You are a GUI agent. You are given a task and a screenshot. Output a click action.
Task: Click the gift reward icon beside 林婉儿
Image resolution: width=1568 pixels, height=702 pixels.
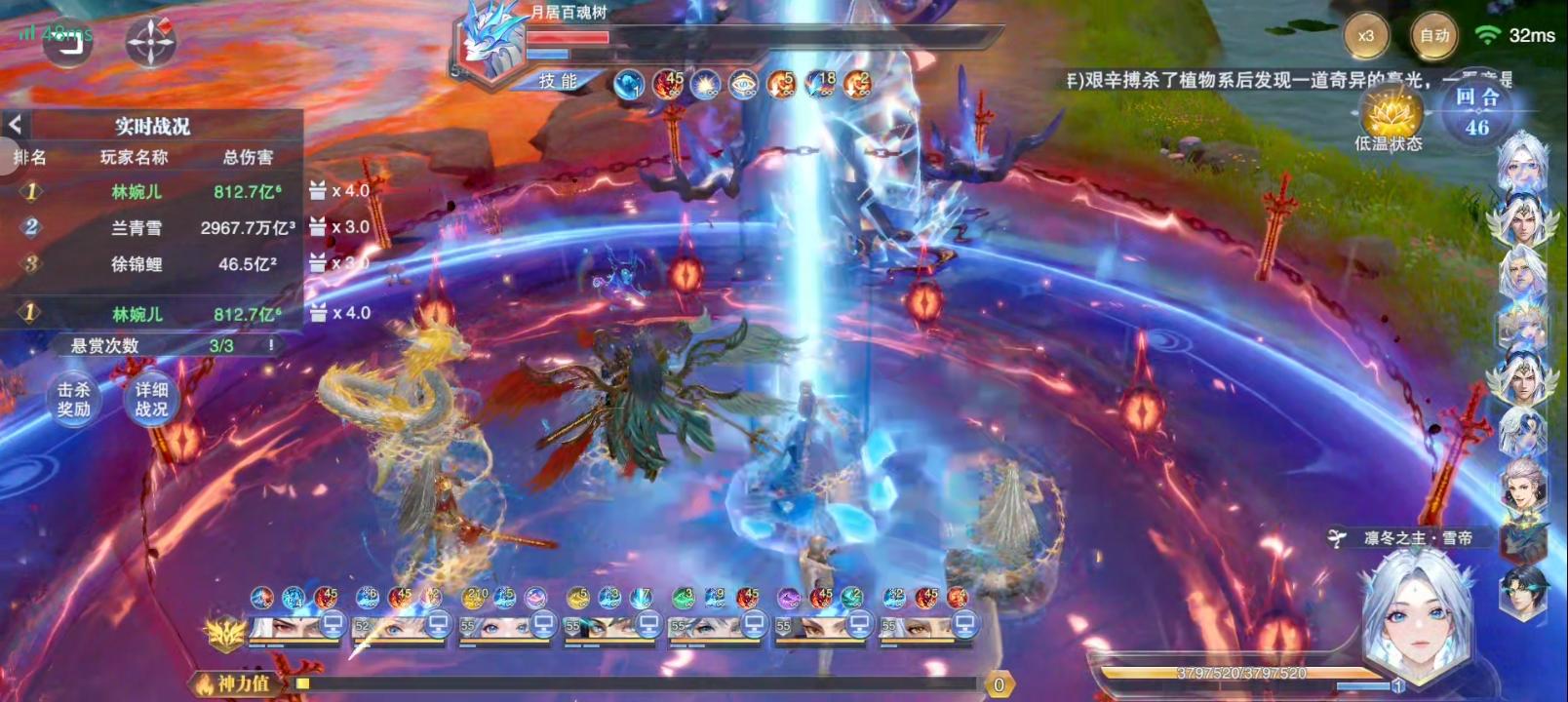click(316, 192)
